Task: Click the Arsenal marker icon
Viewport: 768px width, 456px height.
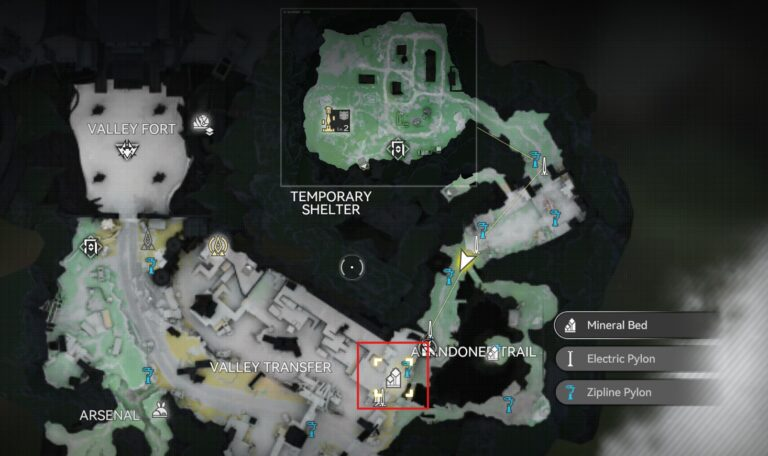Action: 158,408
